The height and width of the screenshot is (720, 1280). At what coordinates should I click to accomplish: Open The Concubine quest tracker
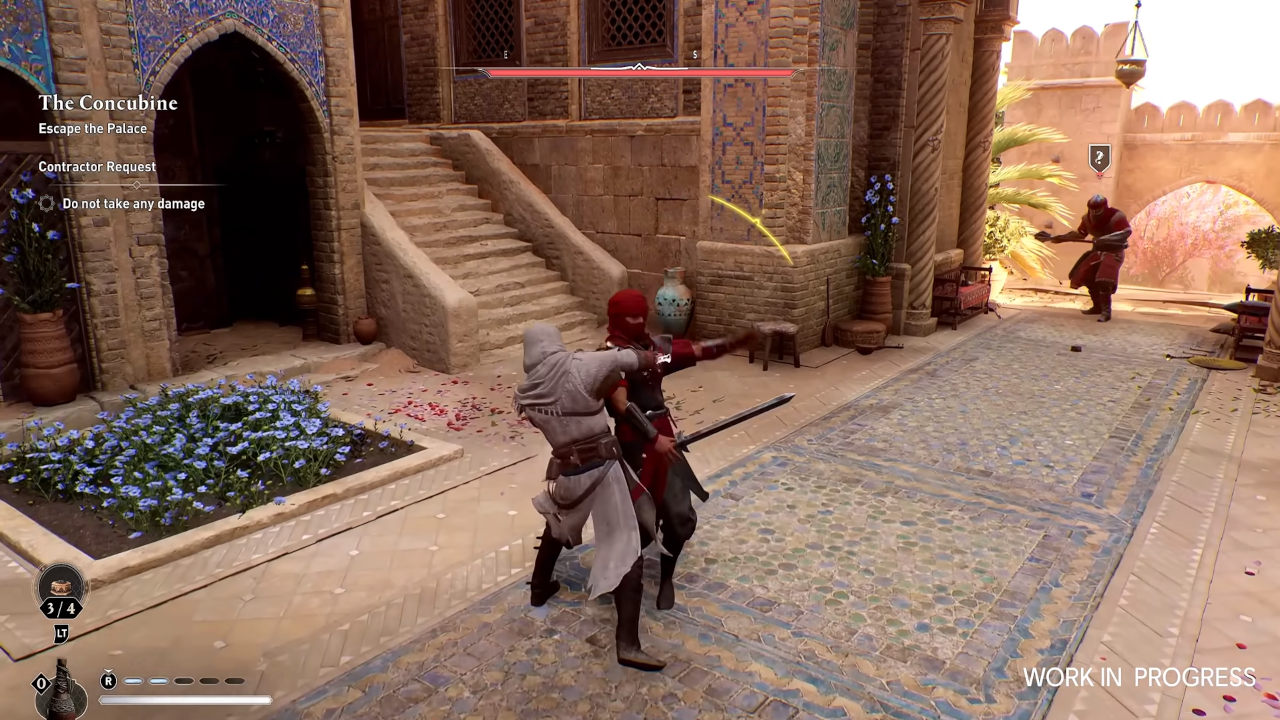[x=108, y=103]
